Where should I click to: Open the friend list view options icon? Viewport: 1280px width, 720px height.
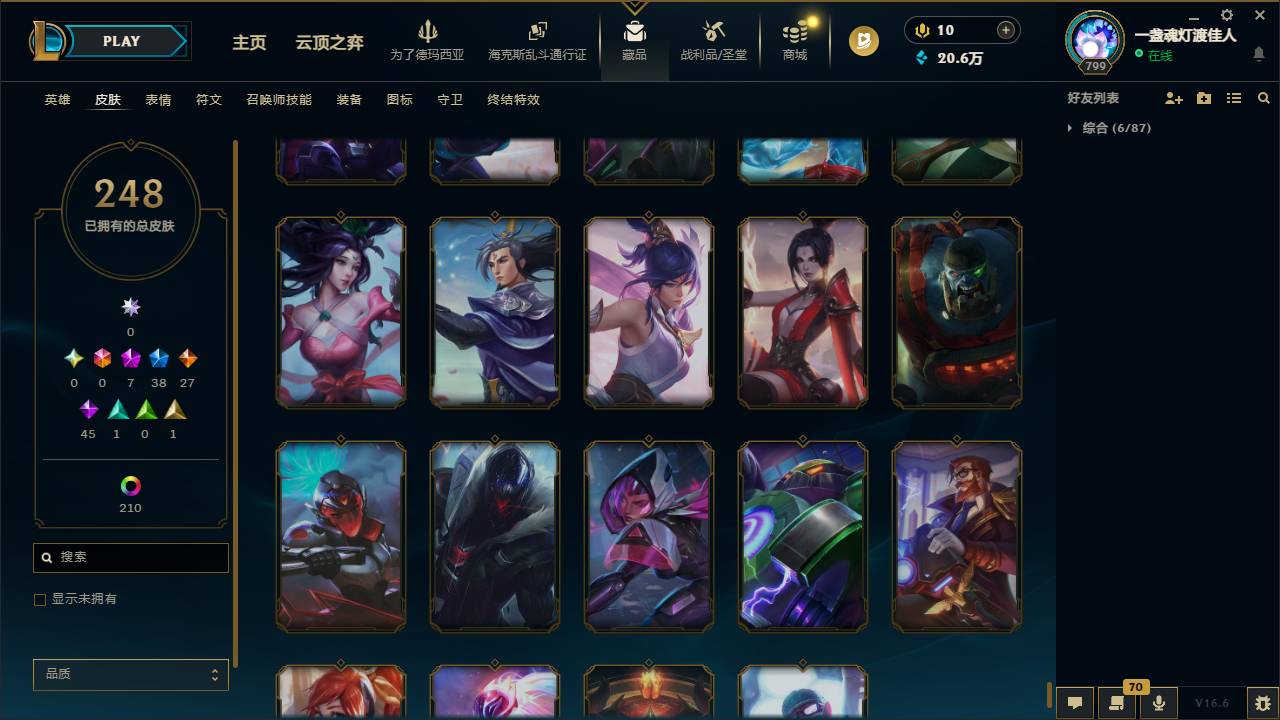(x=1233, y=98)
